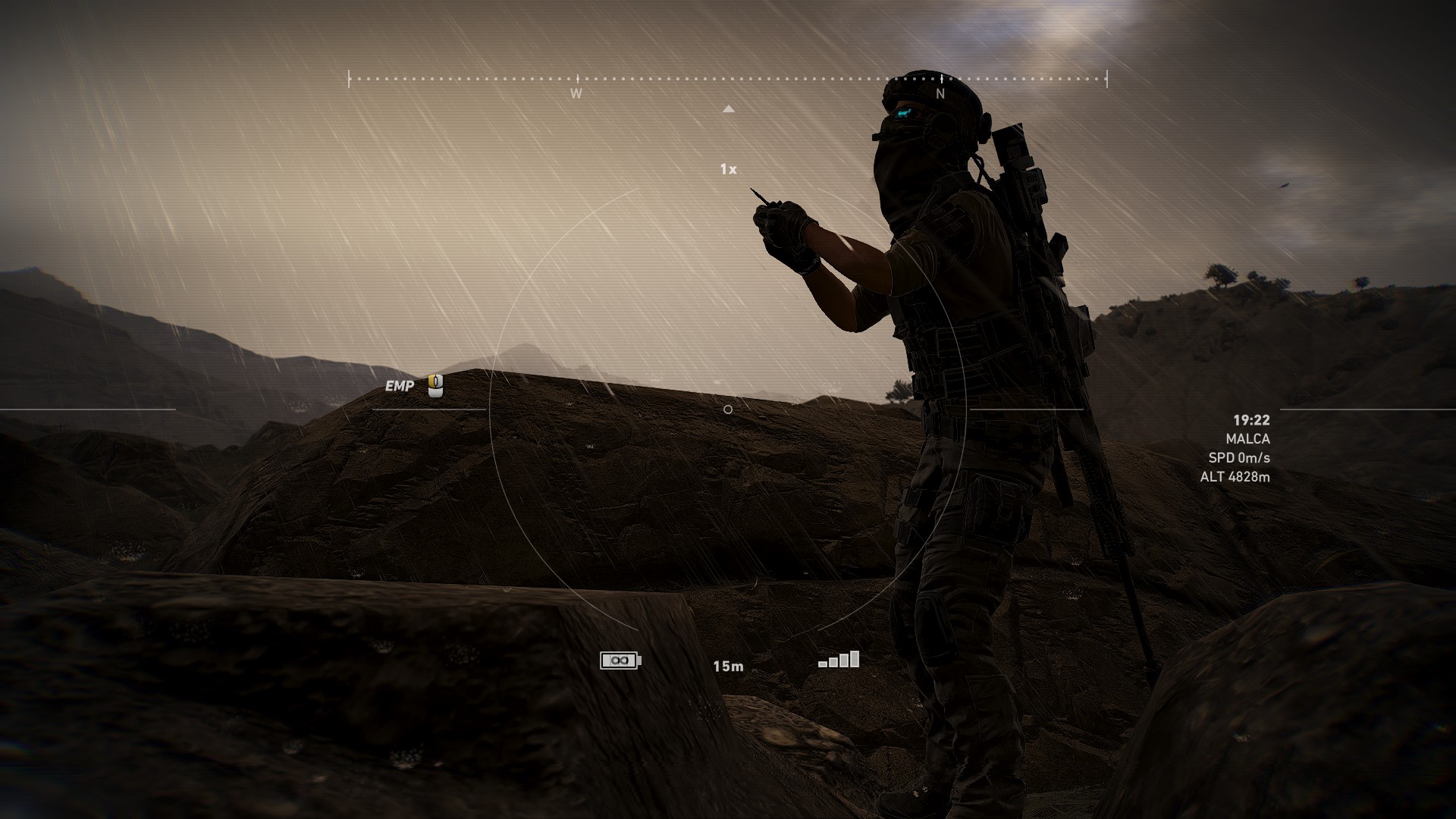1456x819 pixels.
Task: Click the W cardinal marker on compass
Action: tap(576, 93)
